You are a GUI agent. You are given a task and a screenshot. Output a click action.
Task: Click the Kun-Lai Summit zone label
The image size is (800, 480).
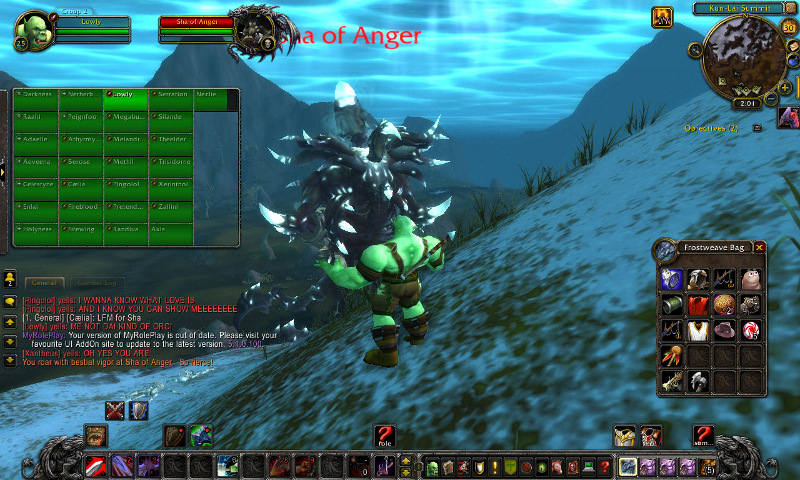[x=737, y=8]
